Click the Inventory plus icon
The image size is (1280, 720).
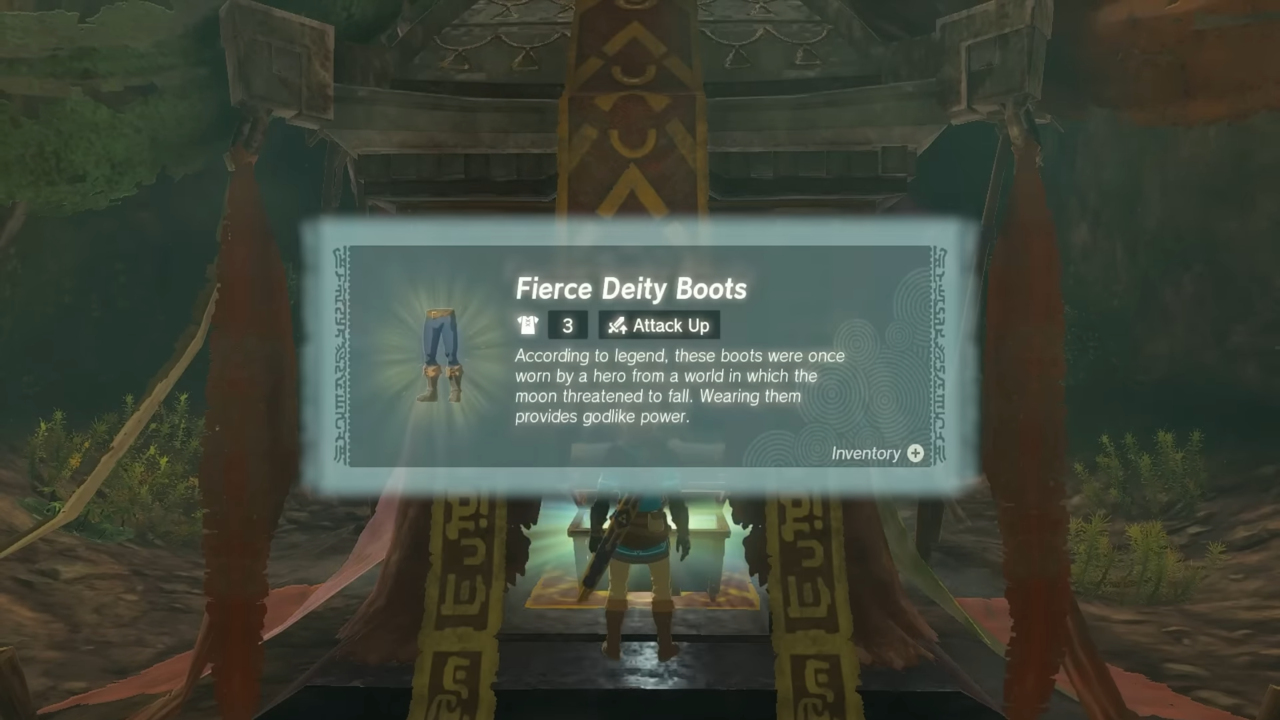click(915, 453)
